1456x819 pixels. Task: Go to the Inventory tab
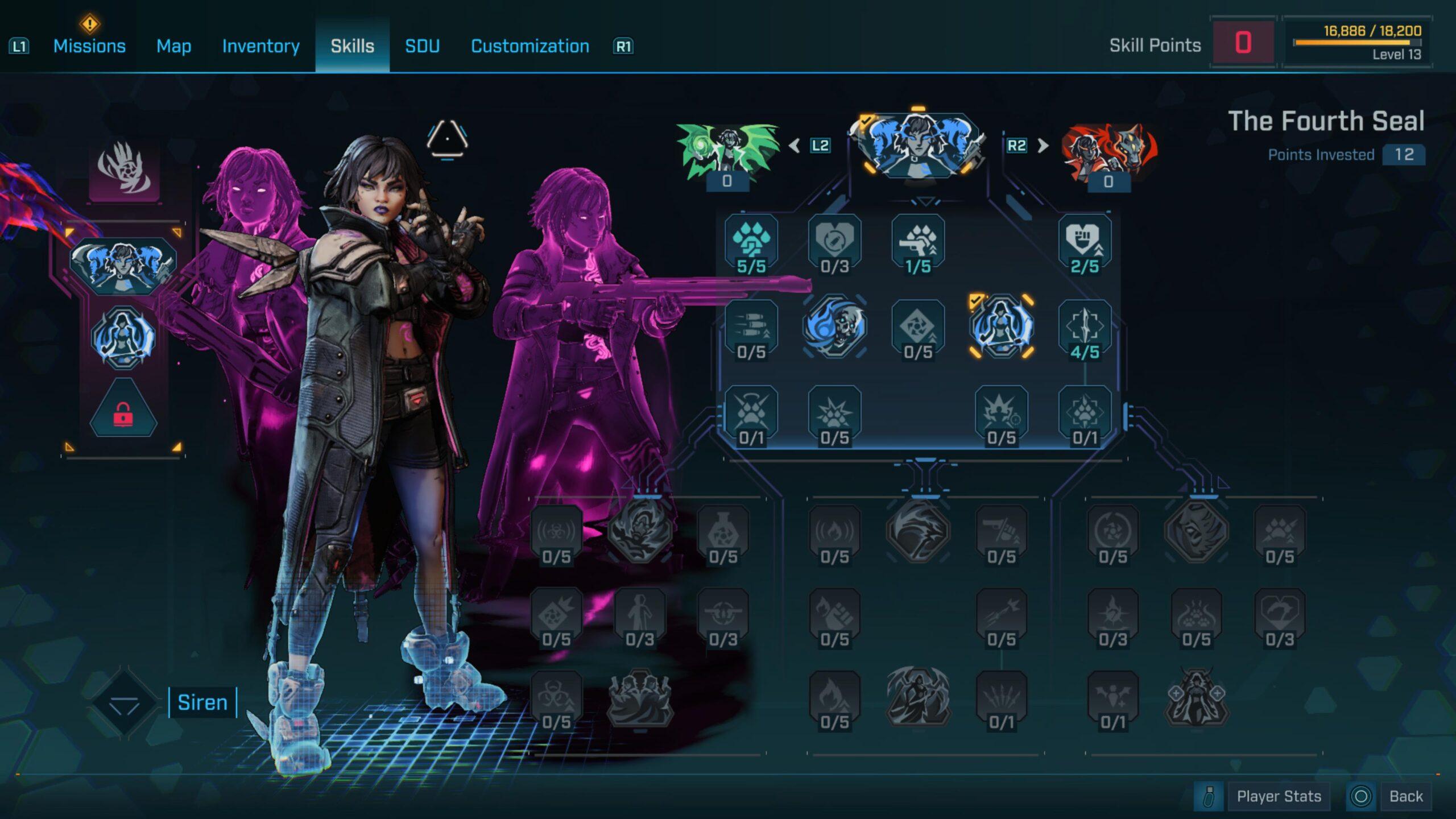[x=260, y=46]
